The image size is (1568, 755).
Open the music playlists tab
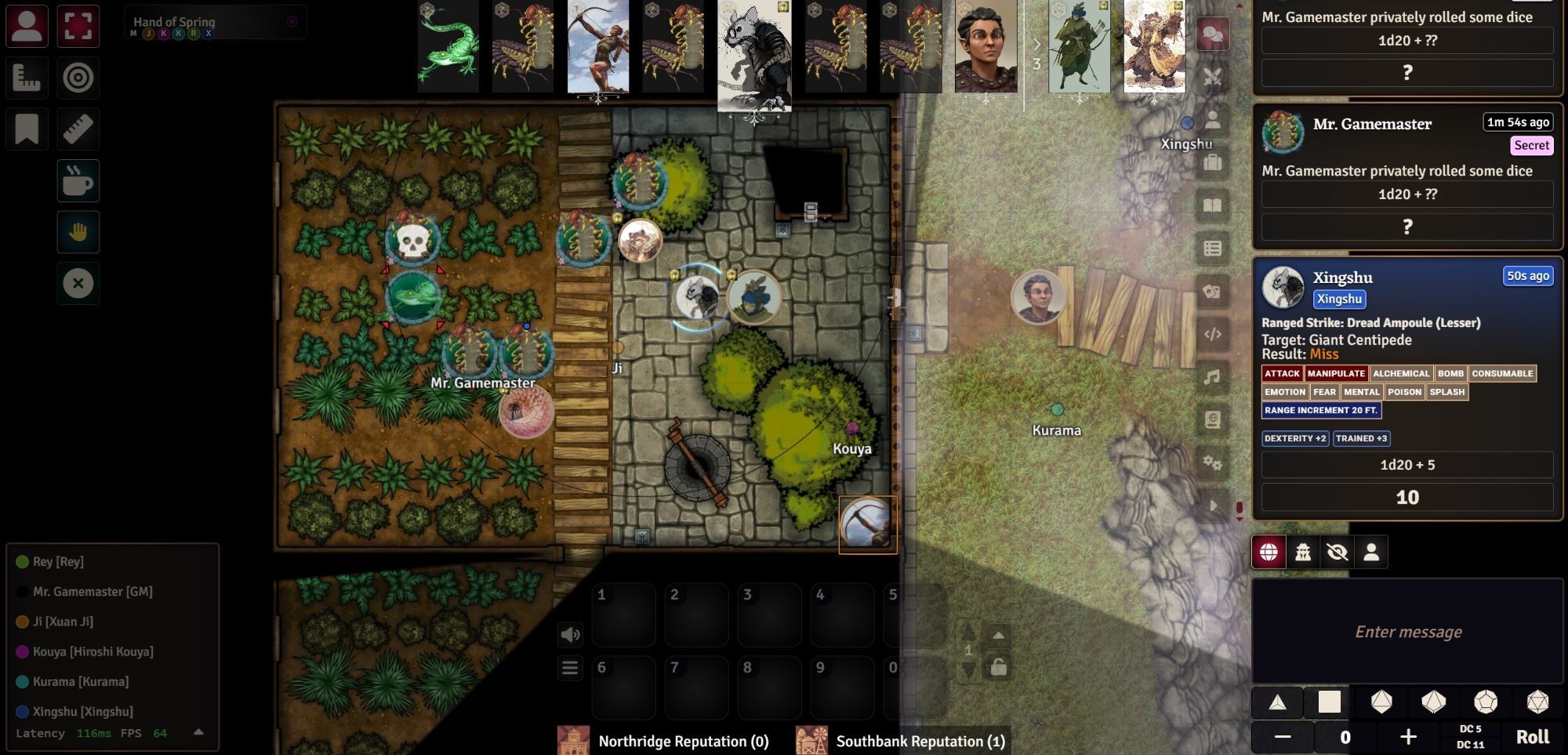click(x=1212, y=377)
